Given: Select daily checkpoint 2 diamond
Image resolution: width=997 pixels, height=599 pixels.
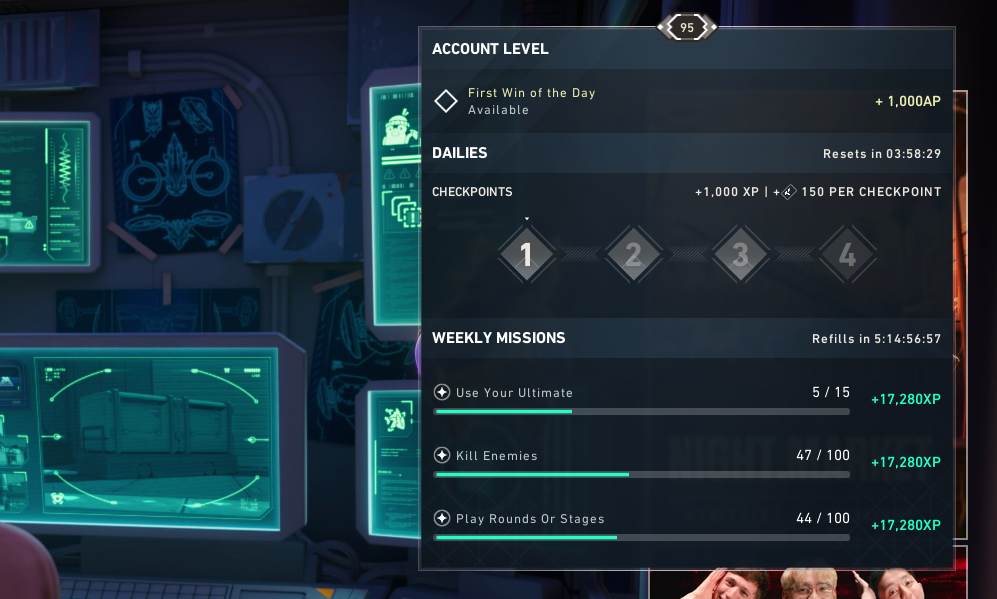Looking at the screenshot, I should point(633,256).
